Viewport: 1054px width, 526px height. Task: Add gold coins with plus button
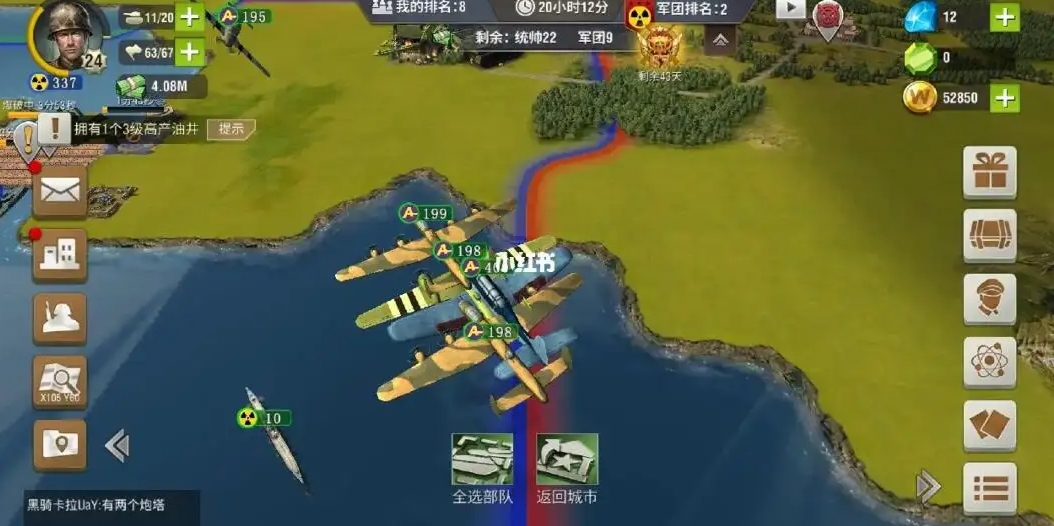pos(1005,98)
